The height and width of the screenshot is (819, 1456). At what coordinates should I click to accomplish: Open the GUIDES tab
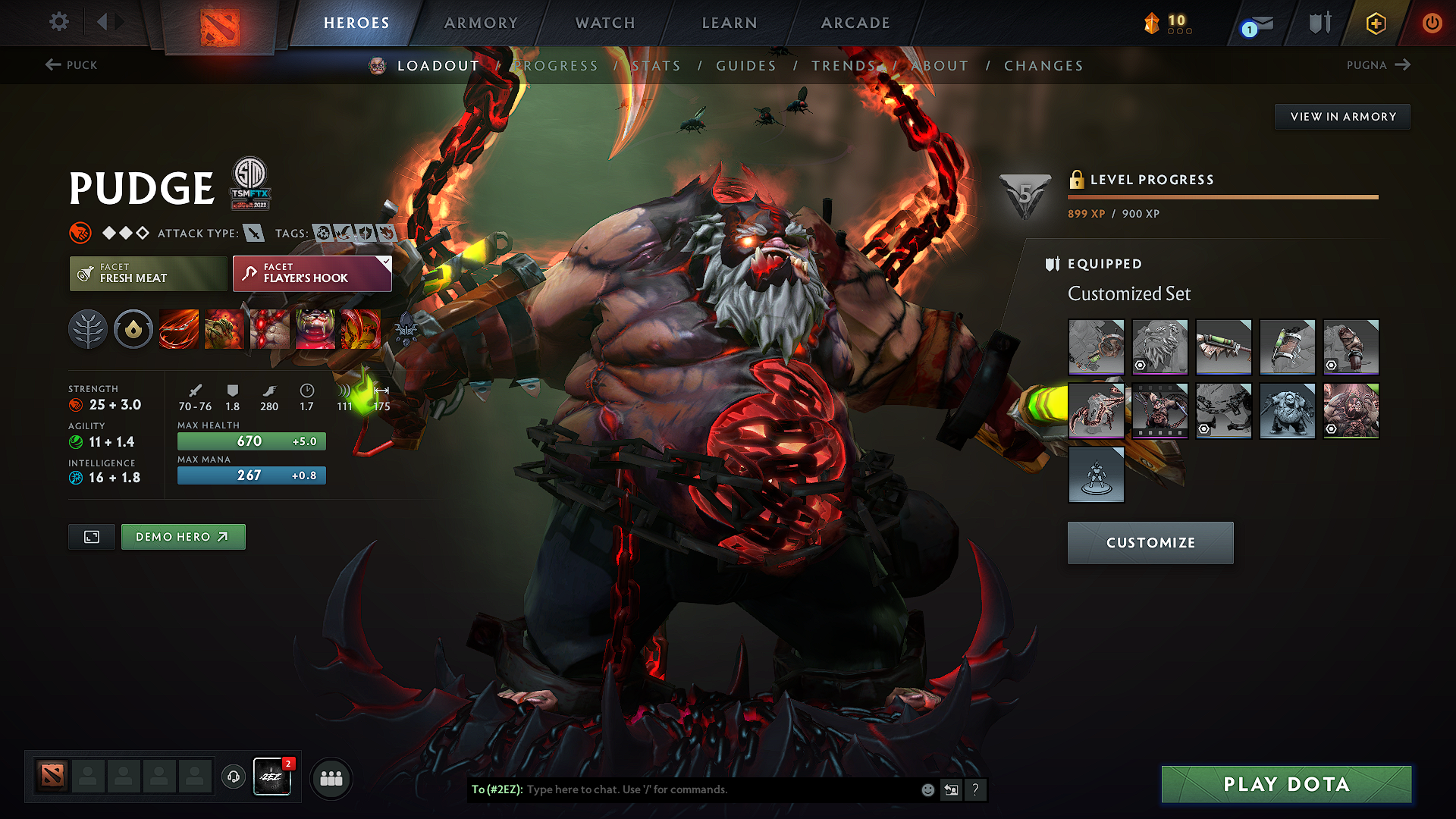745,66
